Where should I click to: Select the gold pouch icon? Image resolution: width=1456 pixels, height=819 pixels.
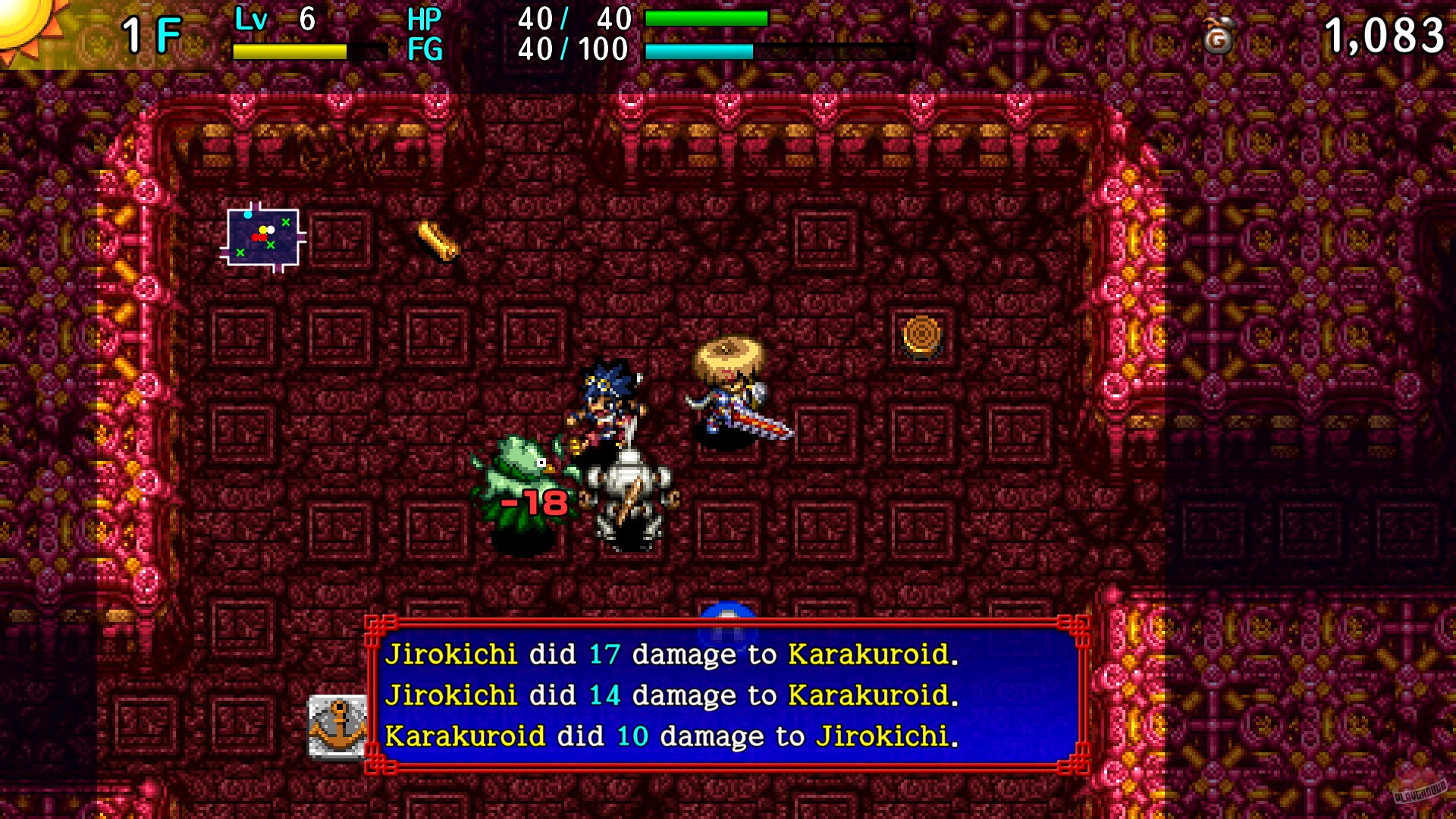1219,36
